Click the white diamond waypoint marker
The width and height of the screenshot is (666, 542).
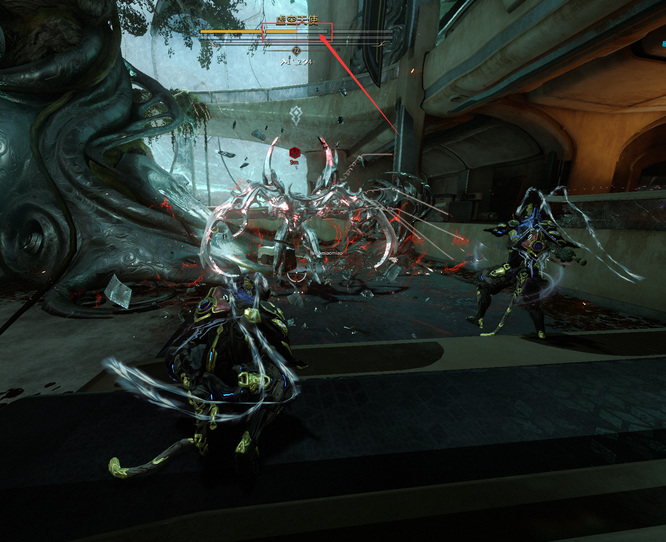296,115
